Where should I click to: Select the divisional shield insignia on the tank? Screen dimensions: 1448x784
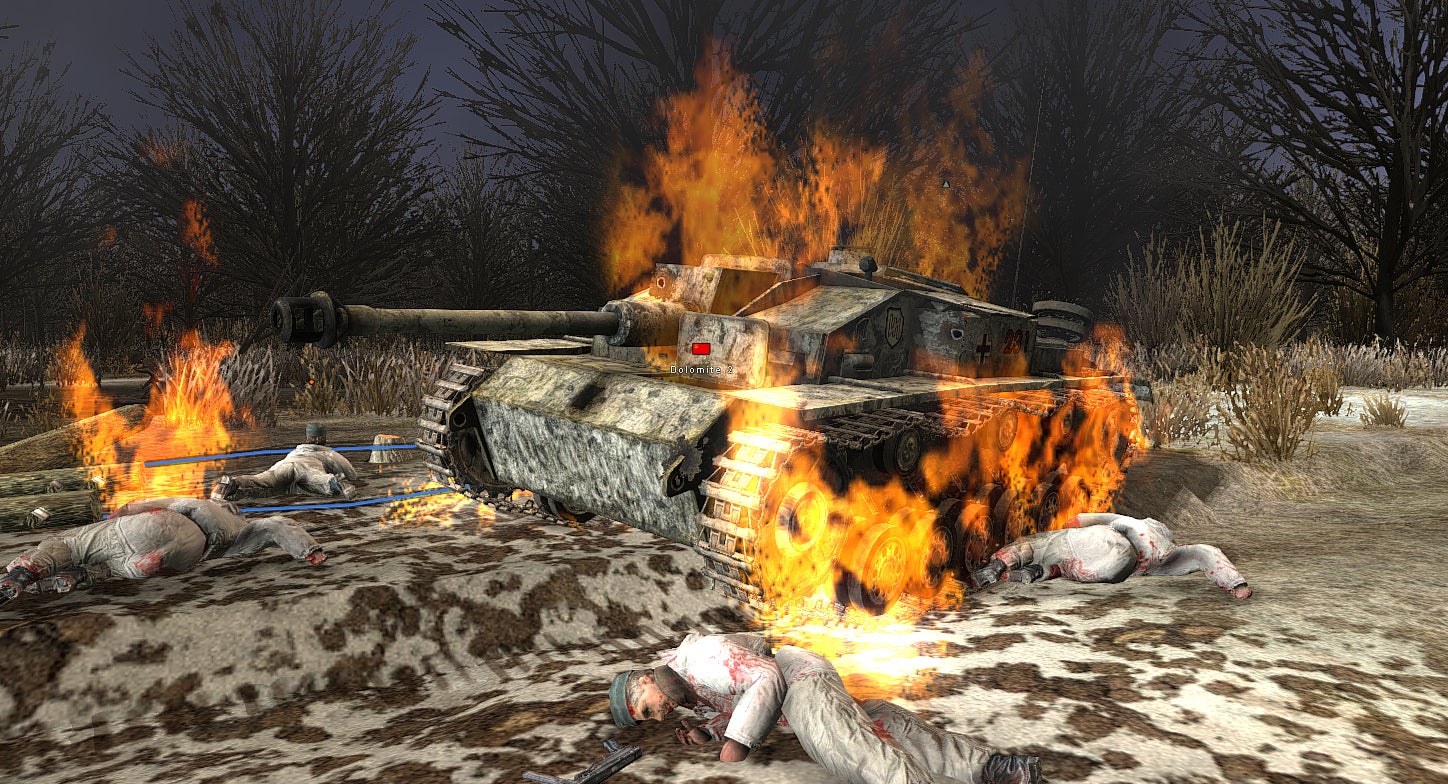point(894,325)
